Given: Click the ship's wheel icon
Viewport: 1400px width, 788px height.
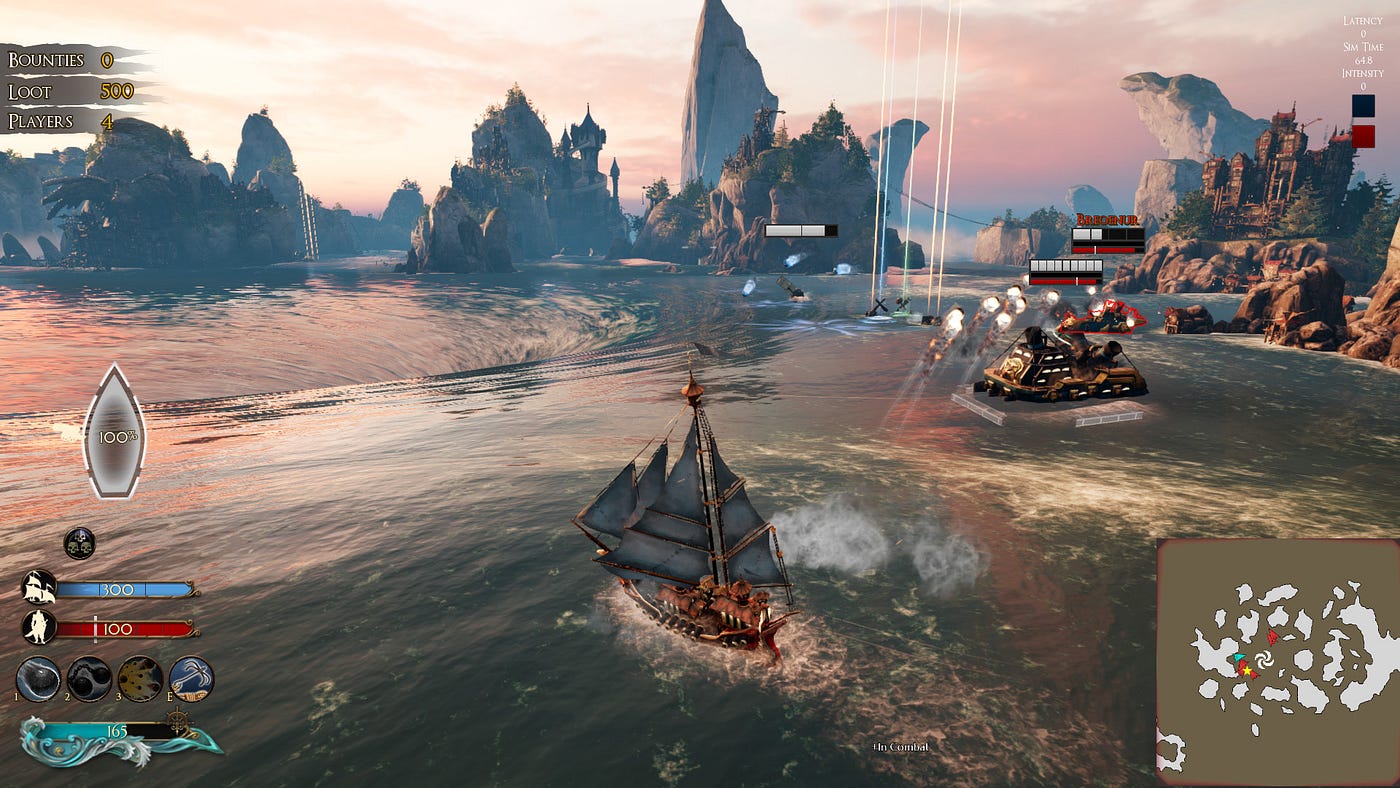Looking at the screenshot, I should click(x=177, y=720).
